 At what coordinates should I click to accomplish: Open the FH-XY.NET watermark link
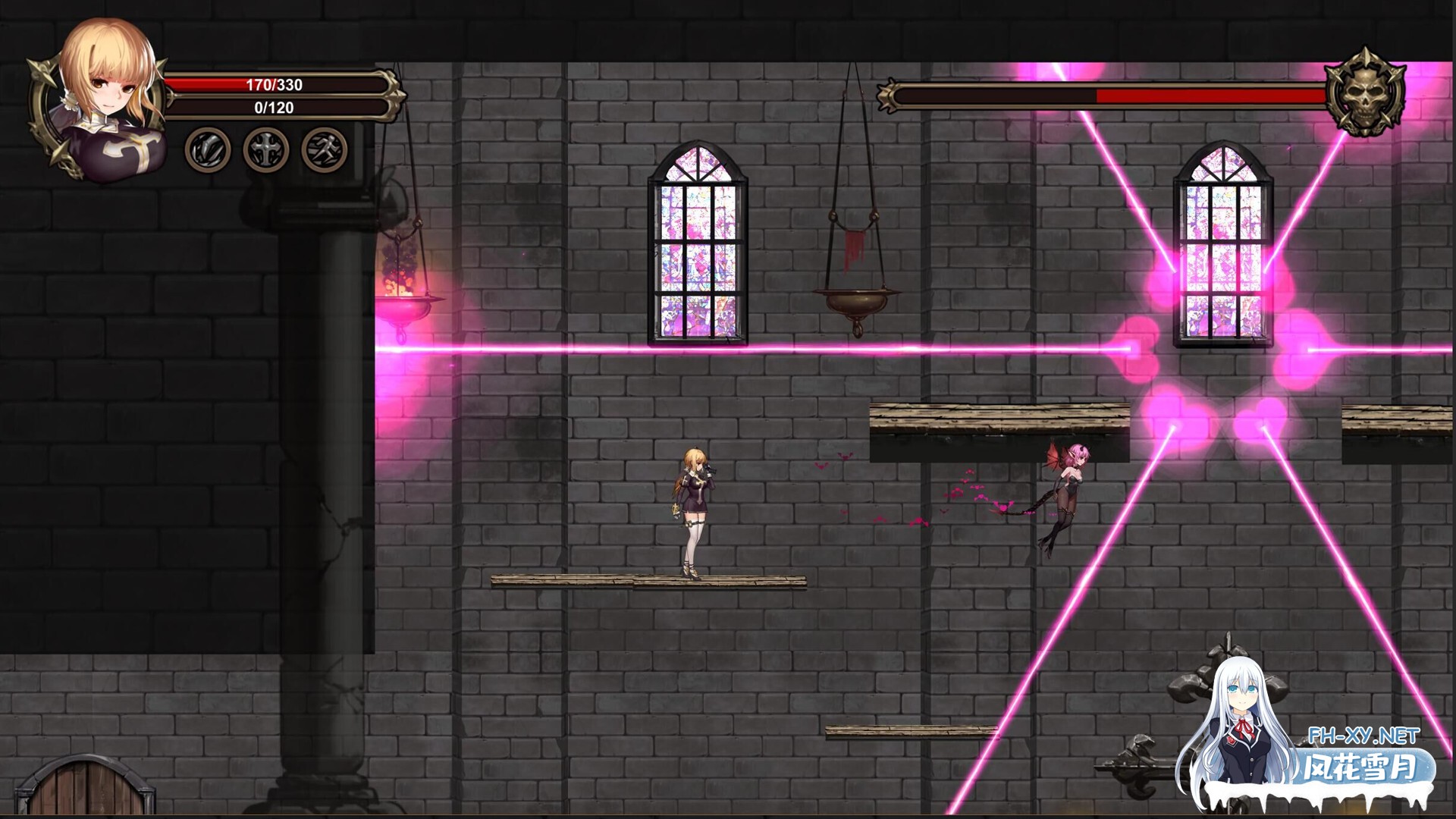pos(1363,736)
